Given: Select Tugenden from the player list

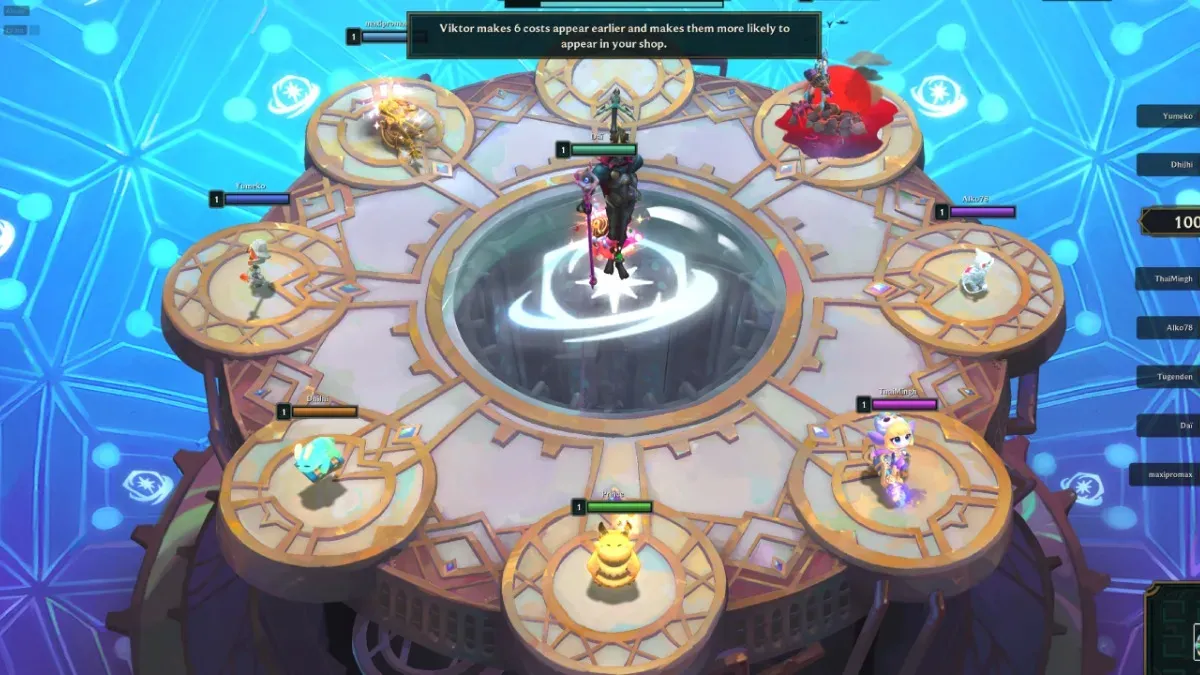Looking at the screenshot, I should 1169,376.
